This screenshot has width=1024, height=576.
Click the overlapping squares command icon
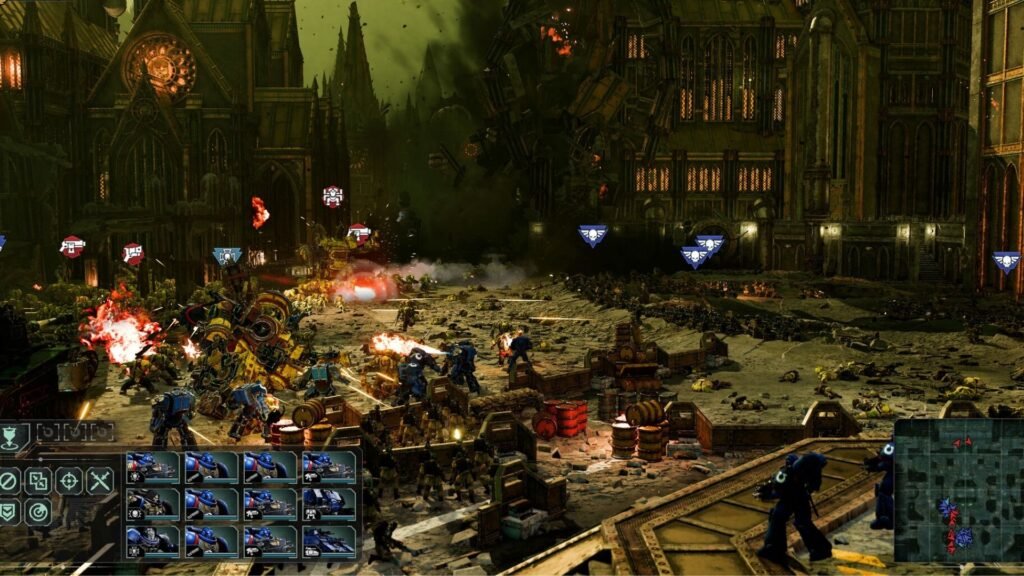(x=39, y=481)
